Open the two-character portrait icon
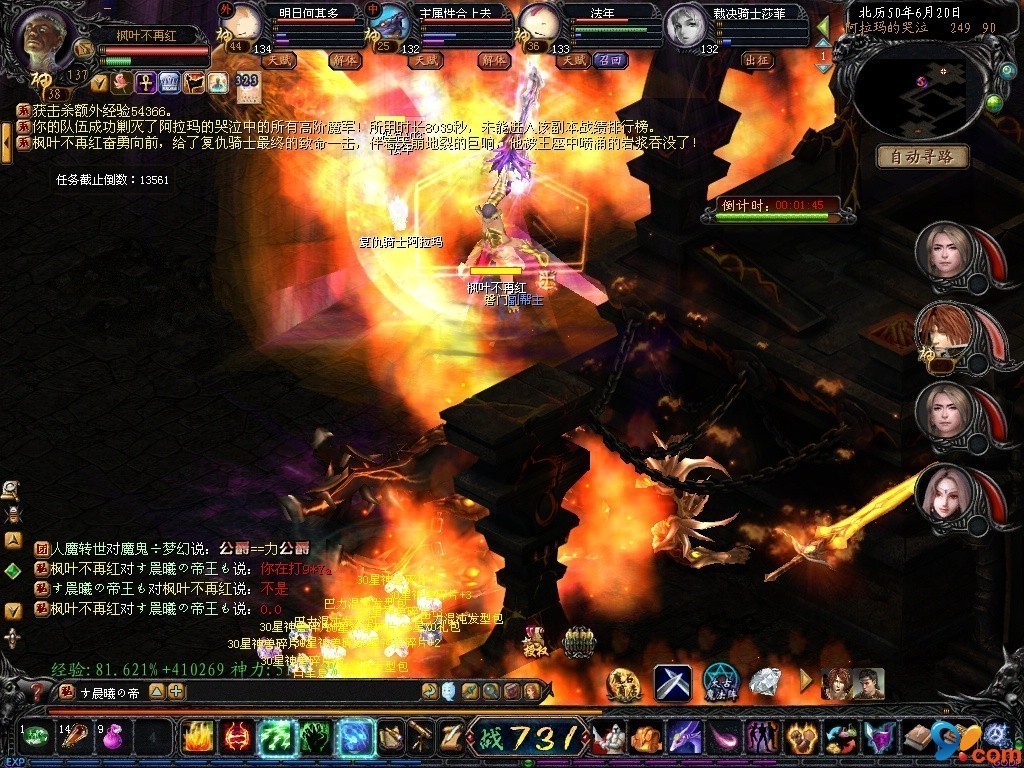This screenshot has width=1024, height=768. coord(839,683)
